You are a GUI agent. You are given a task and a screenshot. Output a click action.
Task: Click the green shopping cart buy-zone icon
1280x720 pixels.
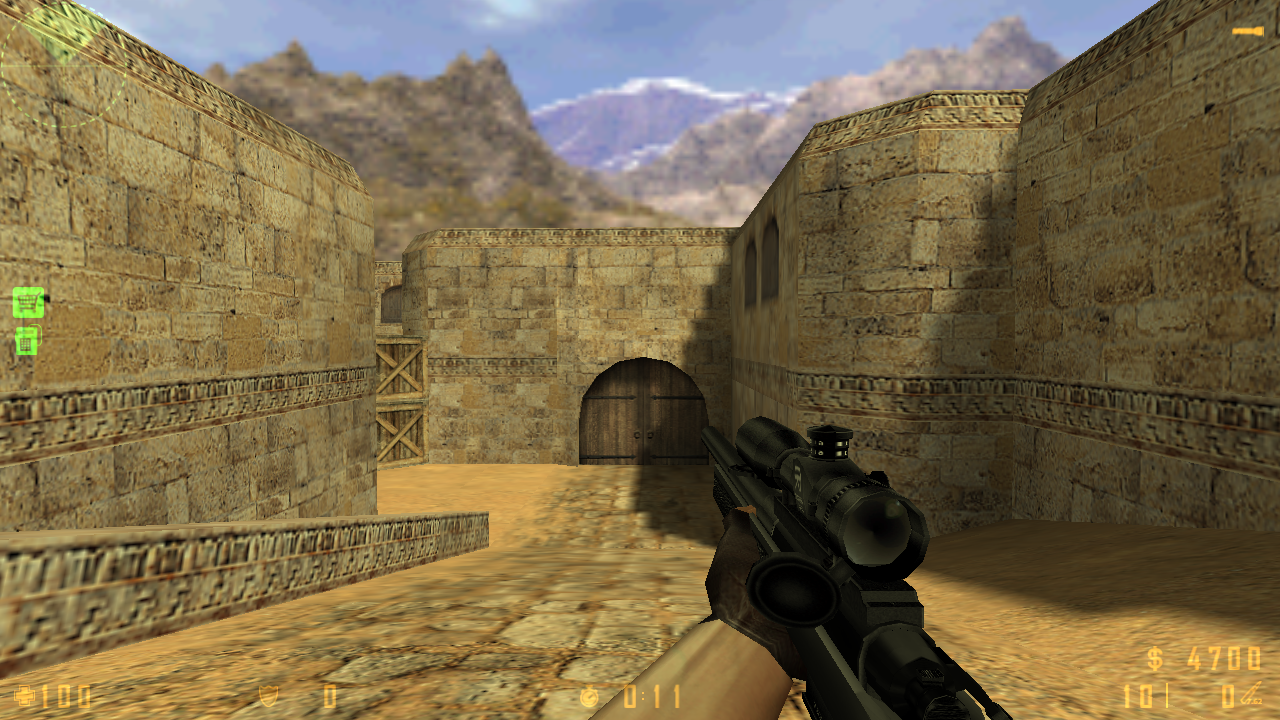tap(28, 301)
